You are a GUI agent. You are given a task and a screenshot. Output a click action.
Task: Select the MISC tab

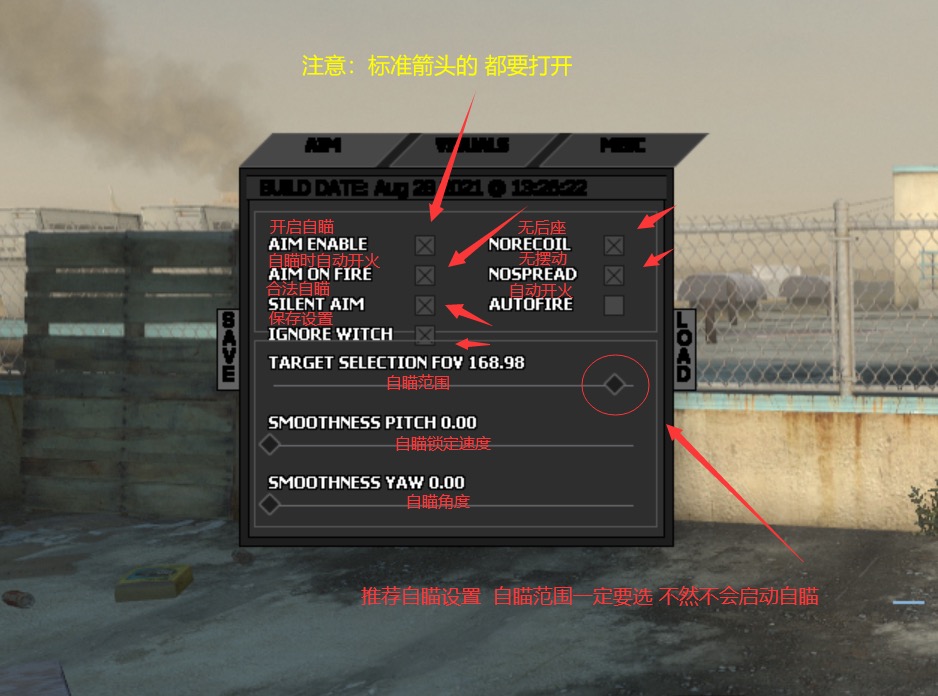click(622, 146)
